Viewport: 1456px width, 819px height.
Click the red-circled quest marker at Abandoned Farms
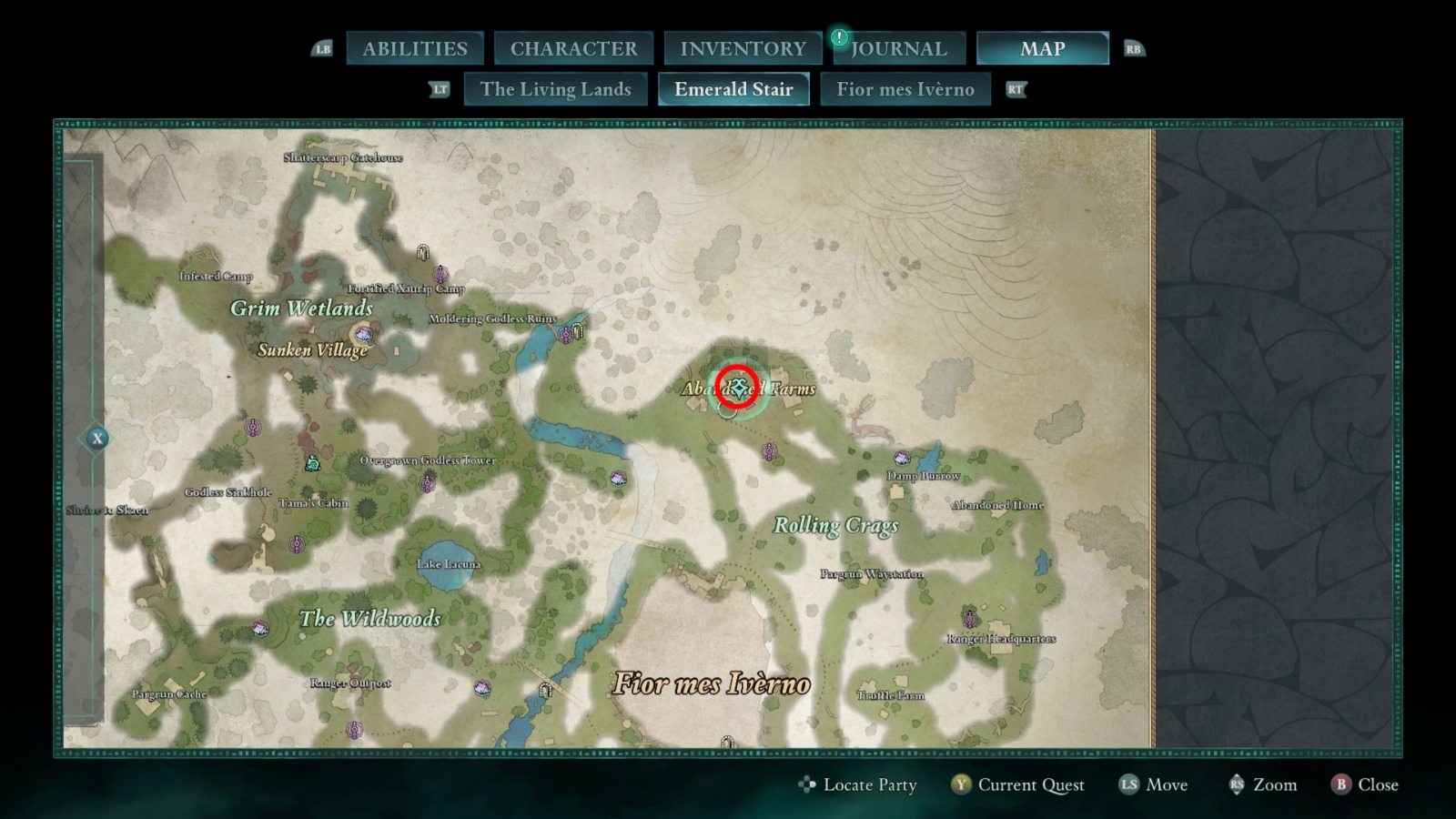point(737,386)
